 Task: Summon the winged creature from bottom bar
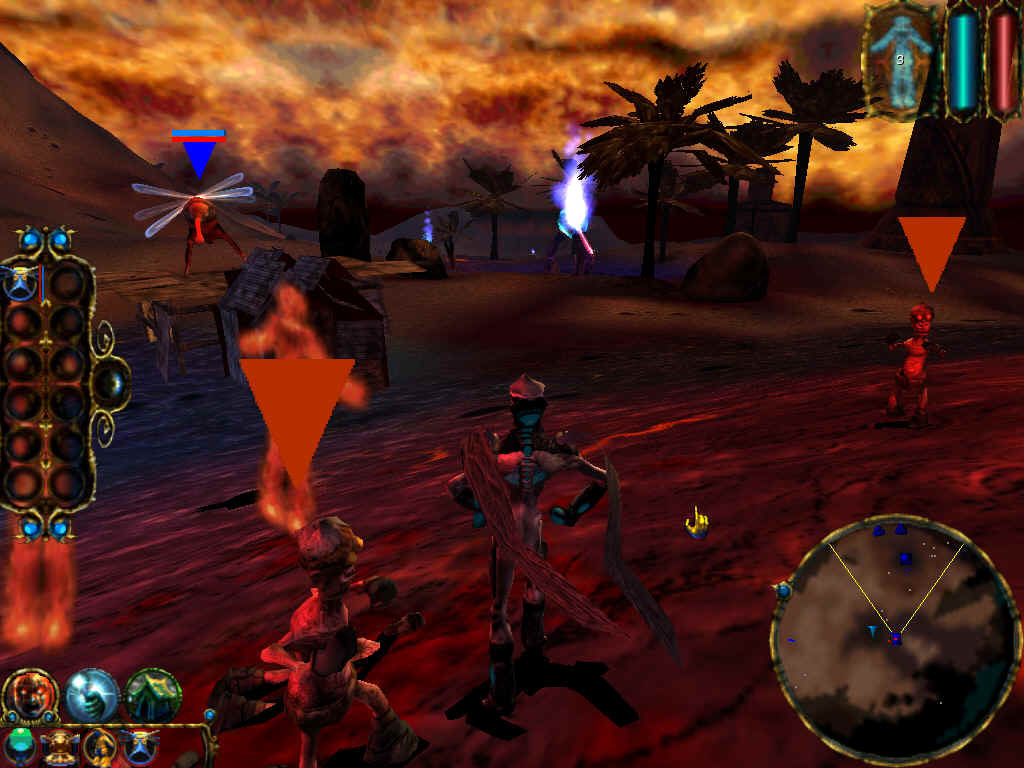(x=139, y=746)
